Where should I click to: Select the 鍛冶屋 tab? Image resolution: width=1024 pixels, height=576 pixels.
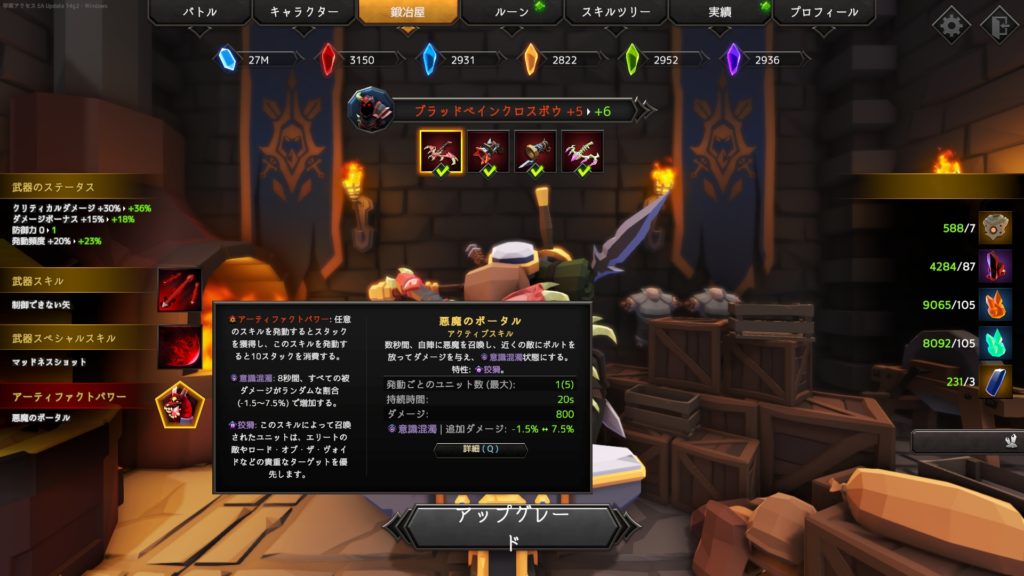[408, 13]
